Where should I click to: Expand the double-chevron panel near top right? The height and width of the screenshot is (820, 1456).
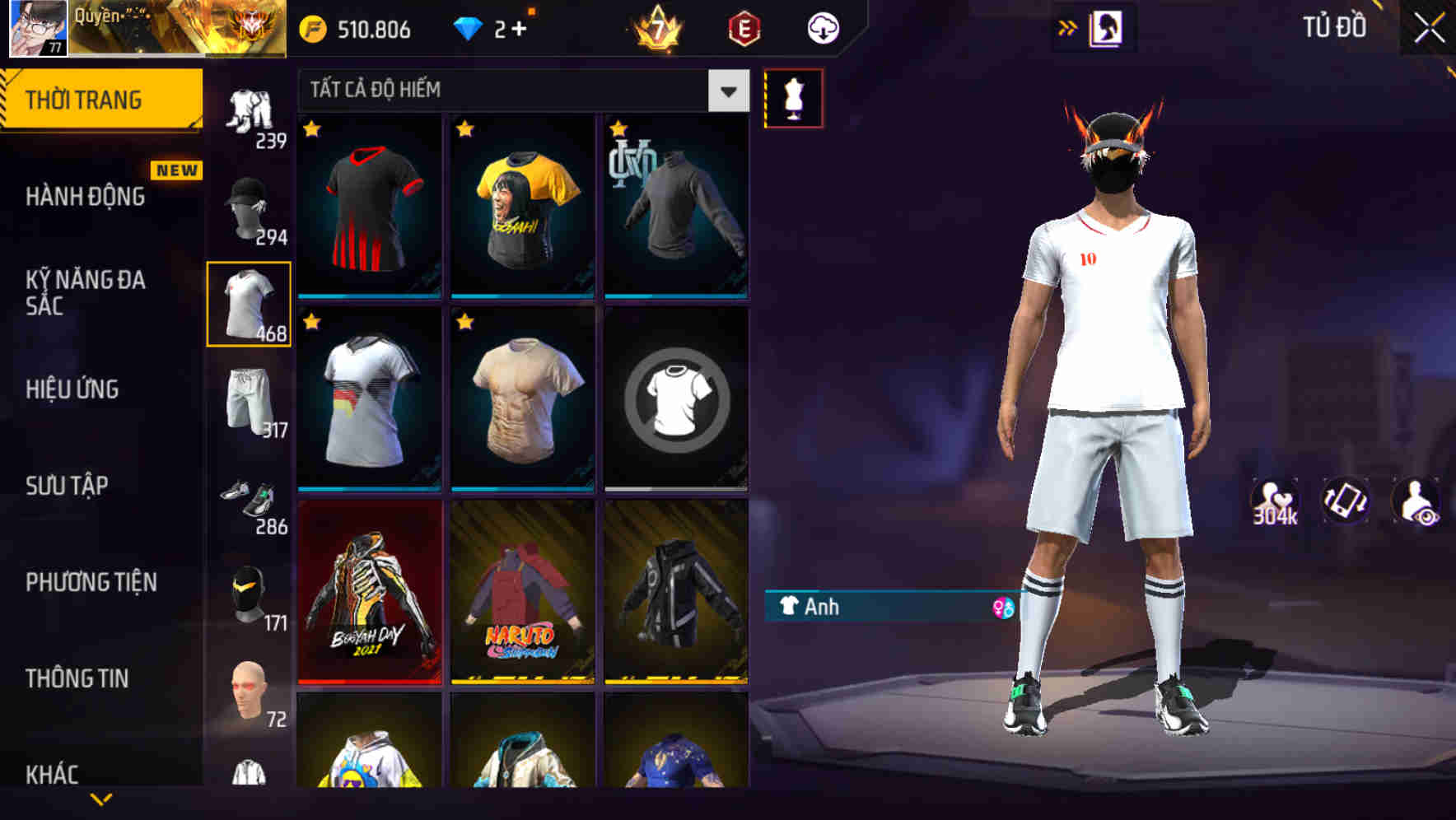[x=1068, y=26]
